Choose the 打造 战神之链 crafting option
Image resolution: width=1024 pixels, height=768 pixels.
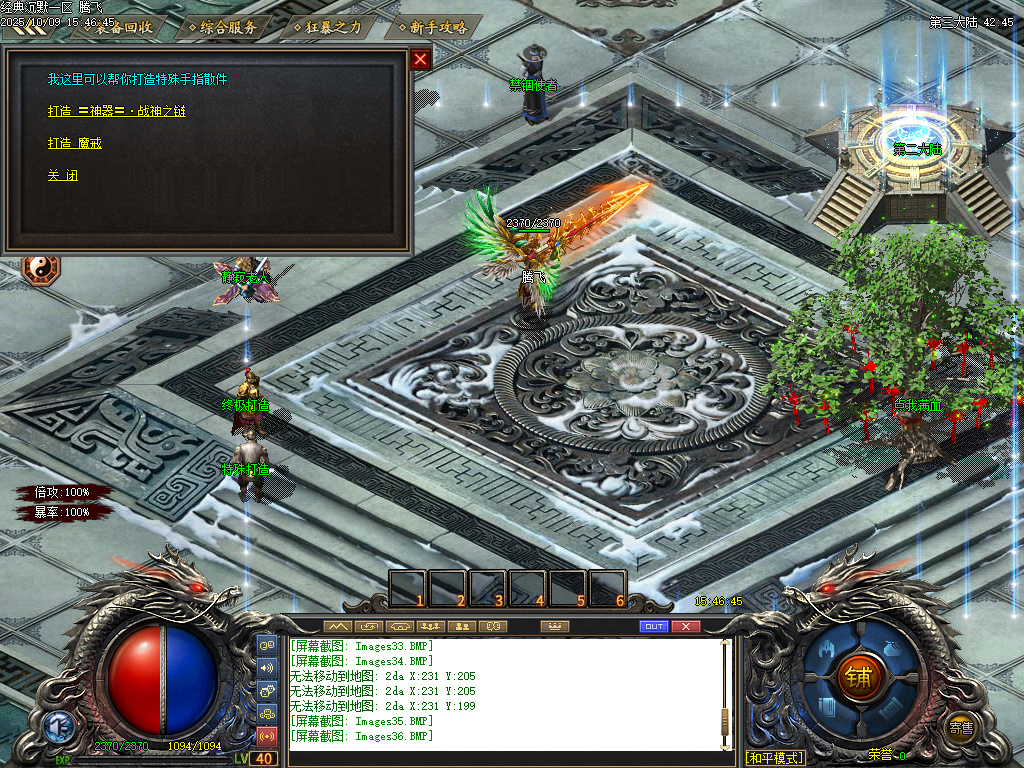tap(116, 111)
